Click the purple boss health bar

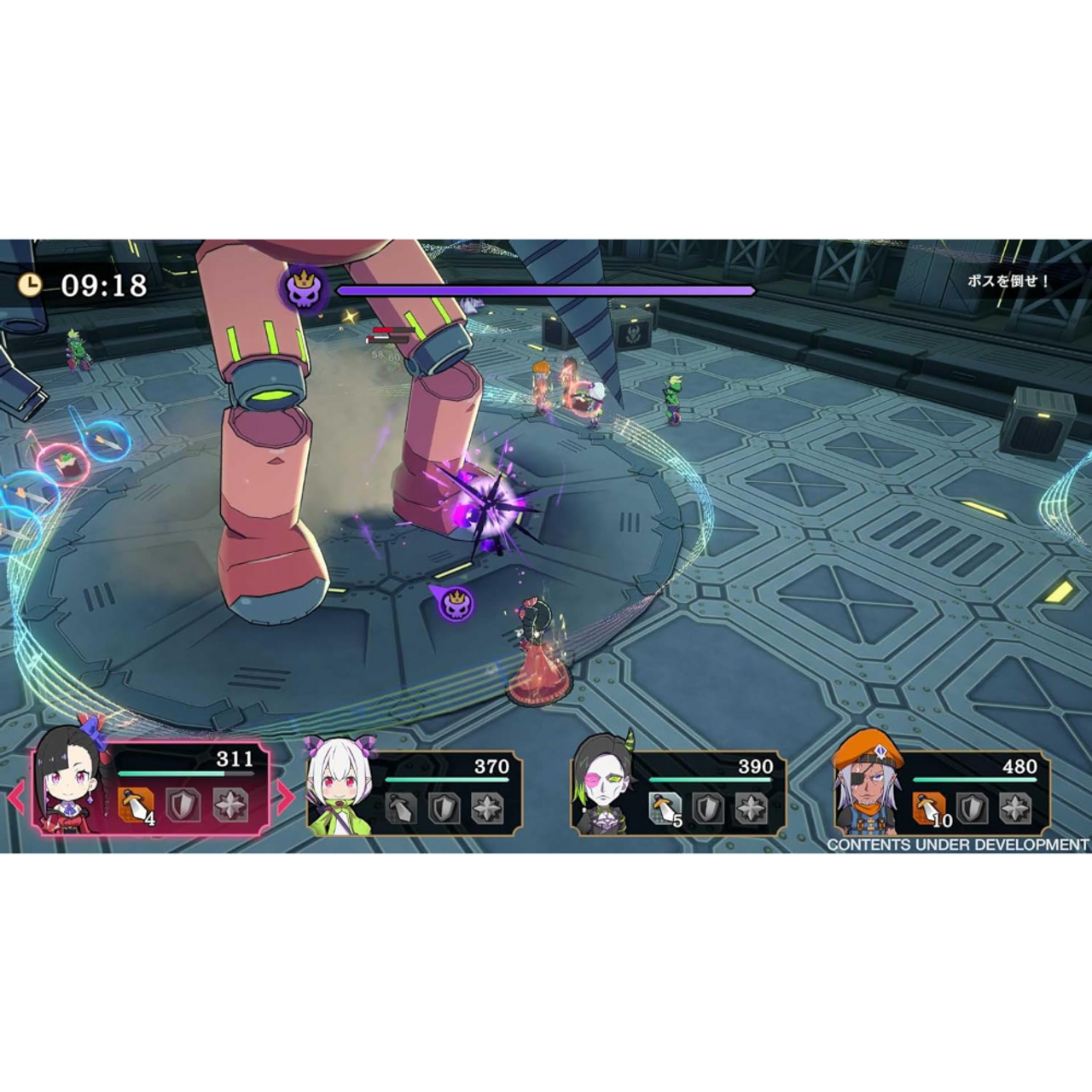click(x=546, y=290)
